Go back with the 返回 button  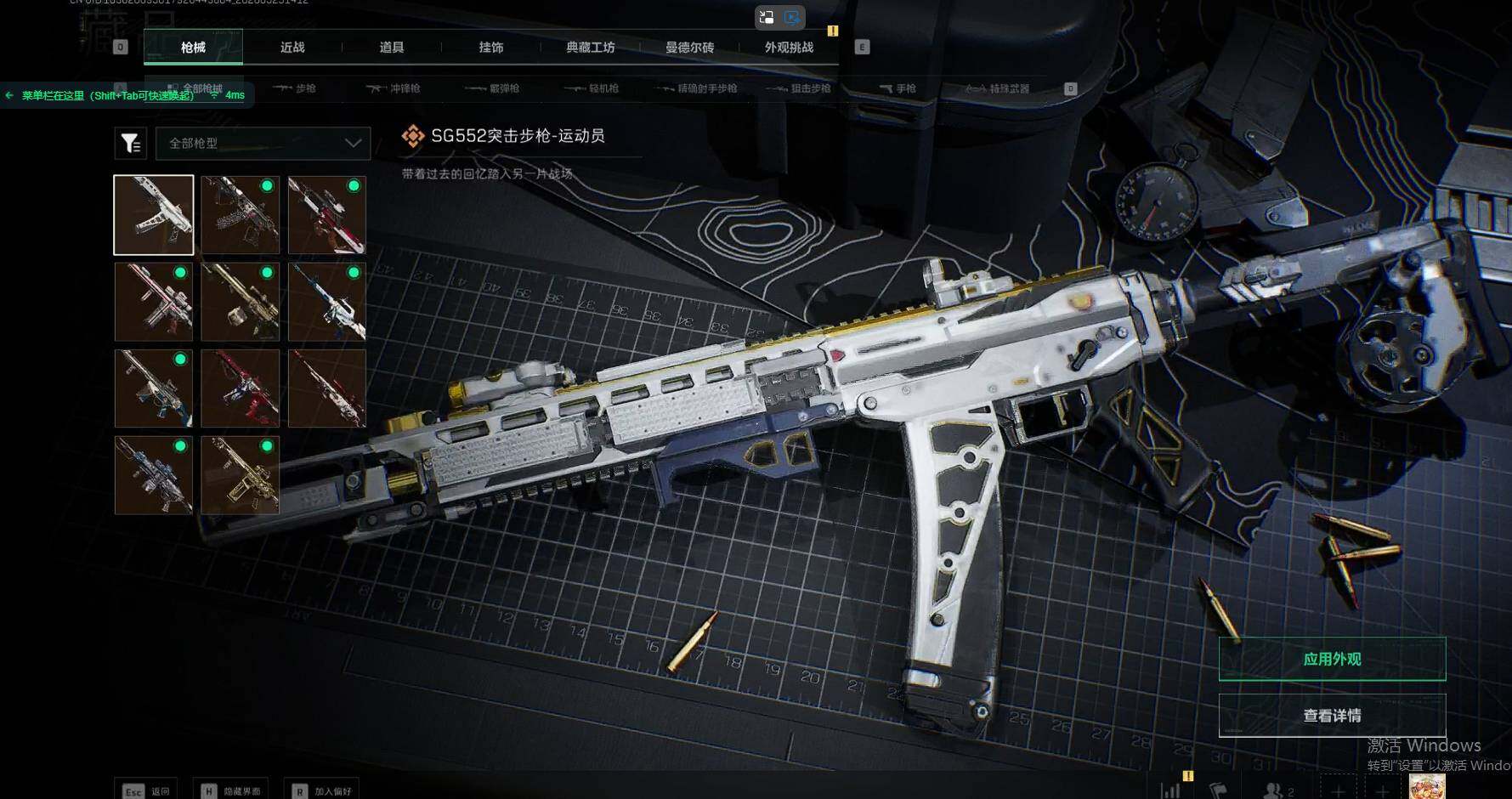[x=147, y=791]
